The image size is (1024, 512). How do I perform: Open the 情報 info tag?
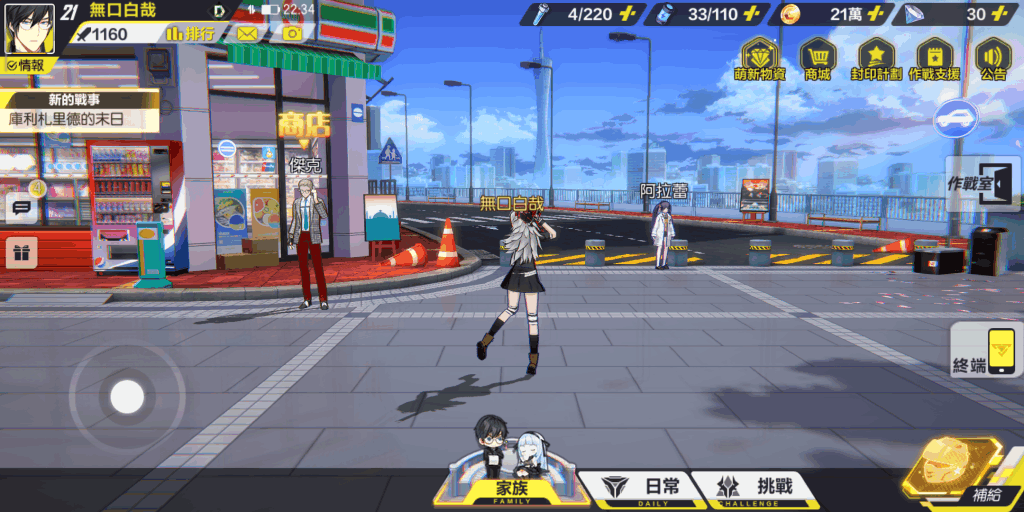25,65
